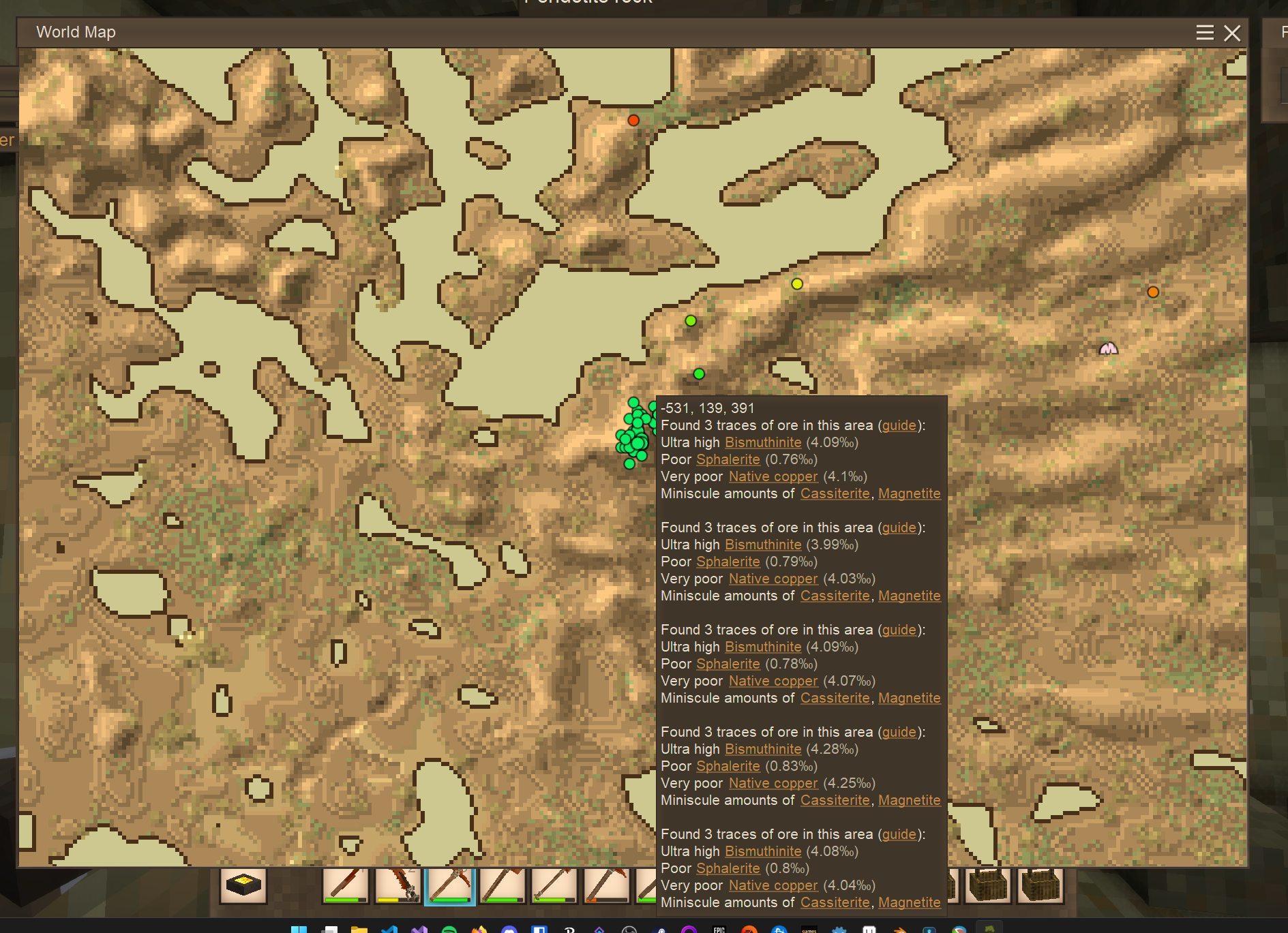The width and height of the screenshot is (1288, 933).
Task: Select the red-orange waypoint marker on the map
Action: (633, 121)
